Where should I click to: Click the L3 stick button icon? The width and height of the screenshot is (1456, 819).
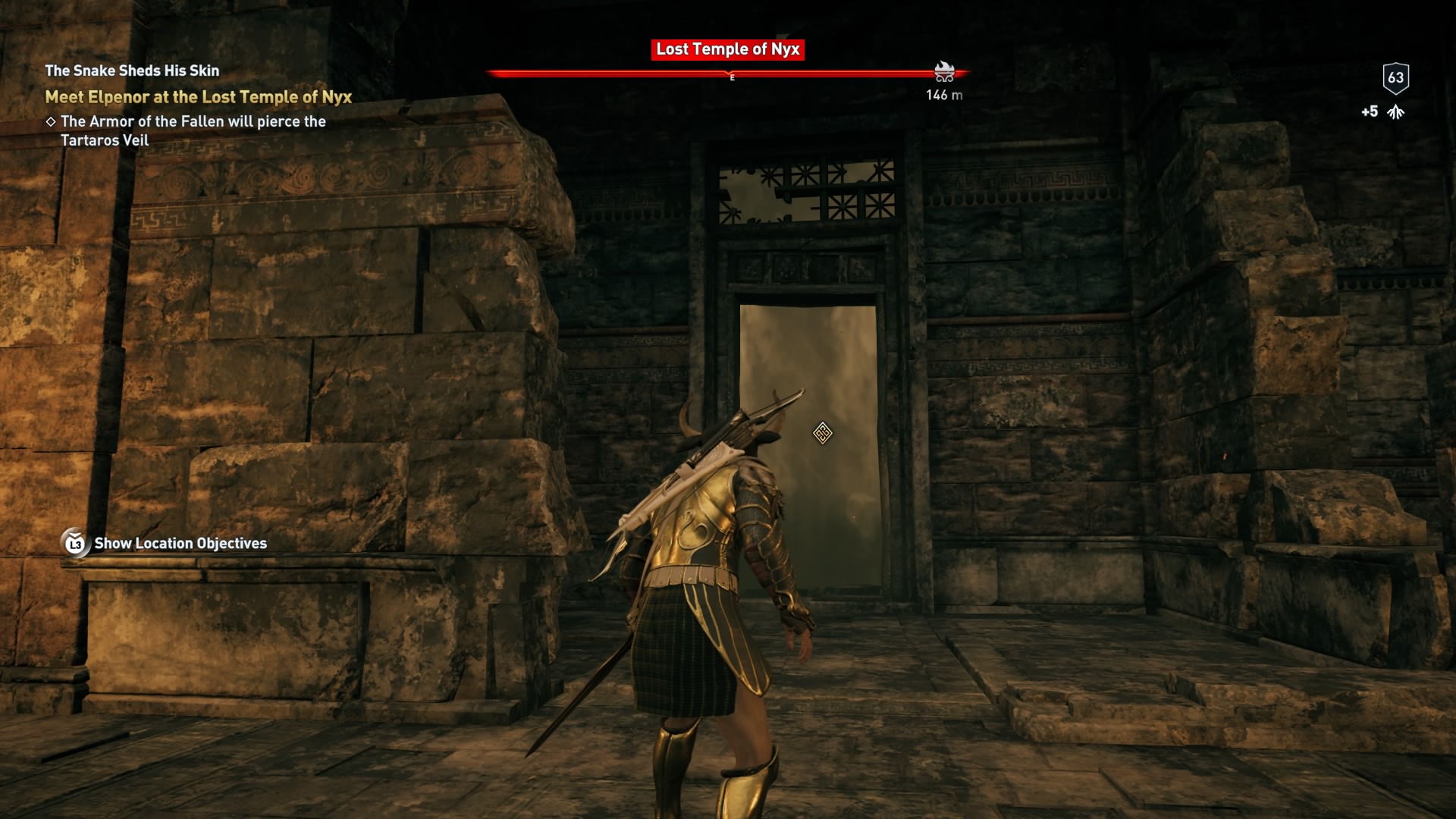tap(74, 543)
